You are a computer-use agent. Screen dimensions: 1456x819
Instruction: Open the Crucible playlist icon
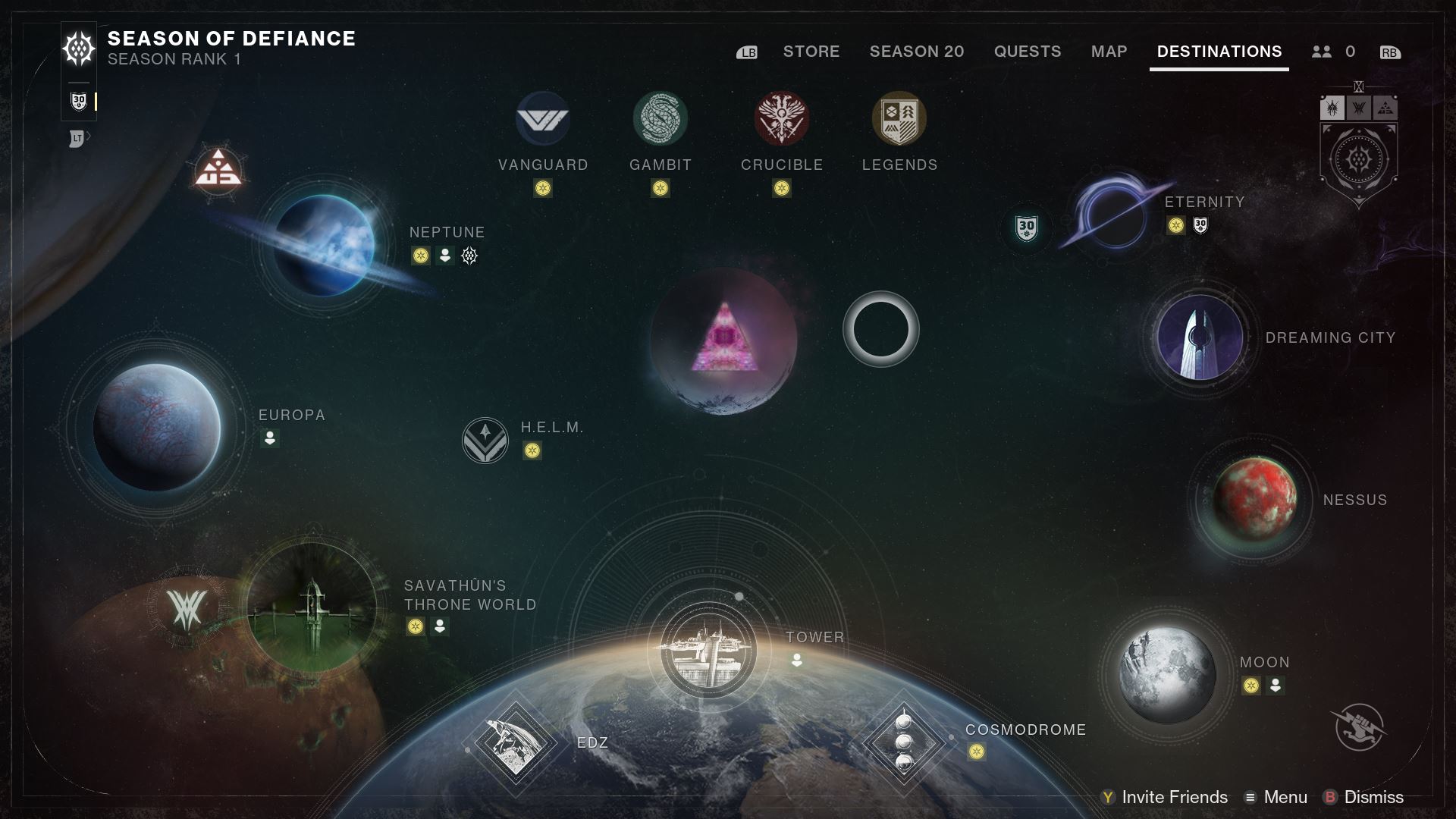[x=781, y=119]
